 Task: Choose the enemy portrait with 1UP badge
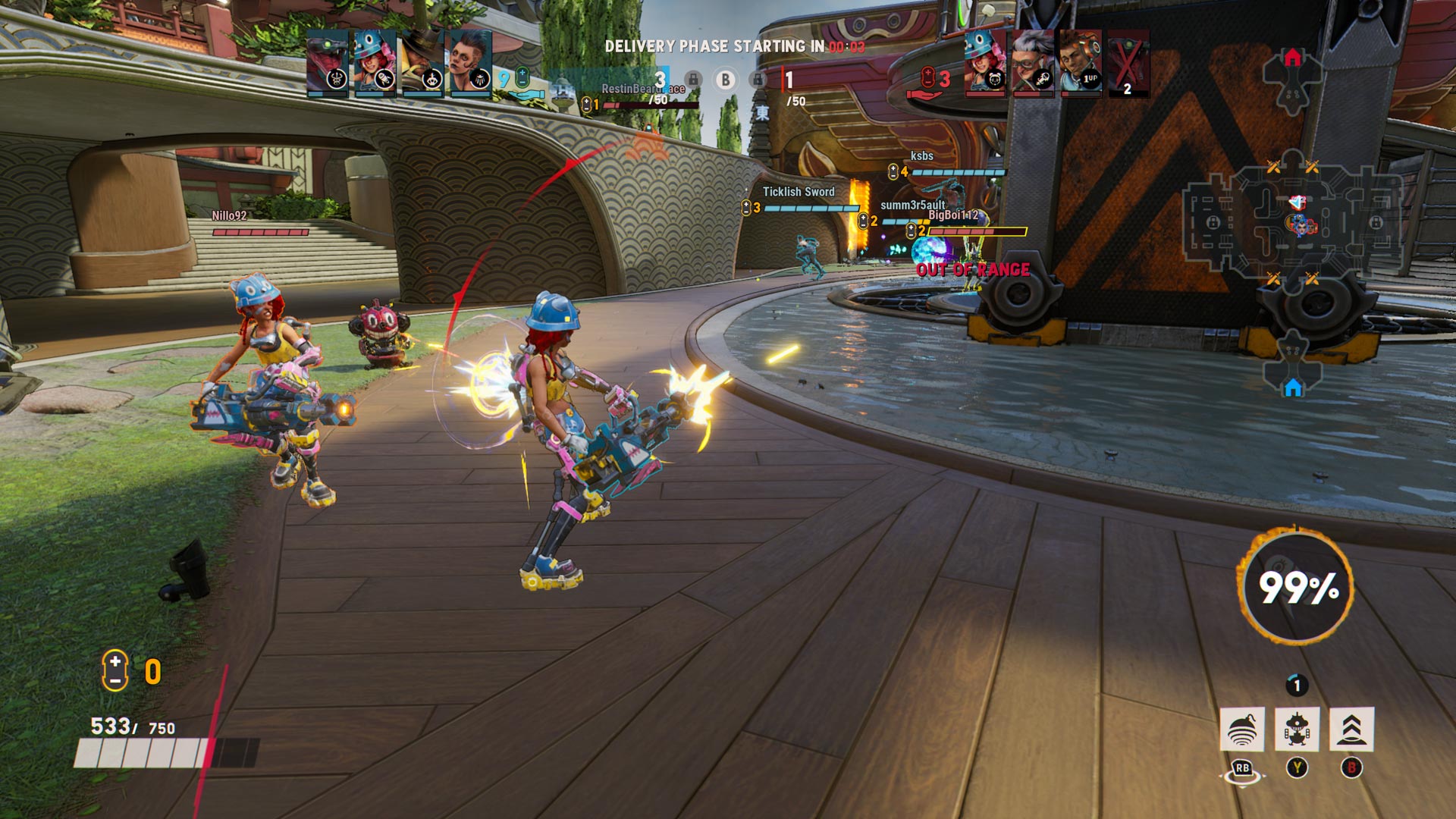(1081, 64)
